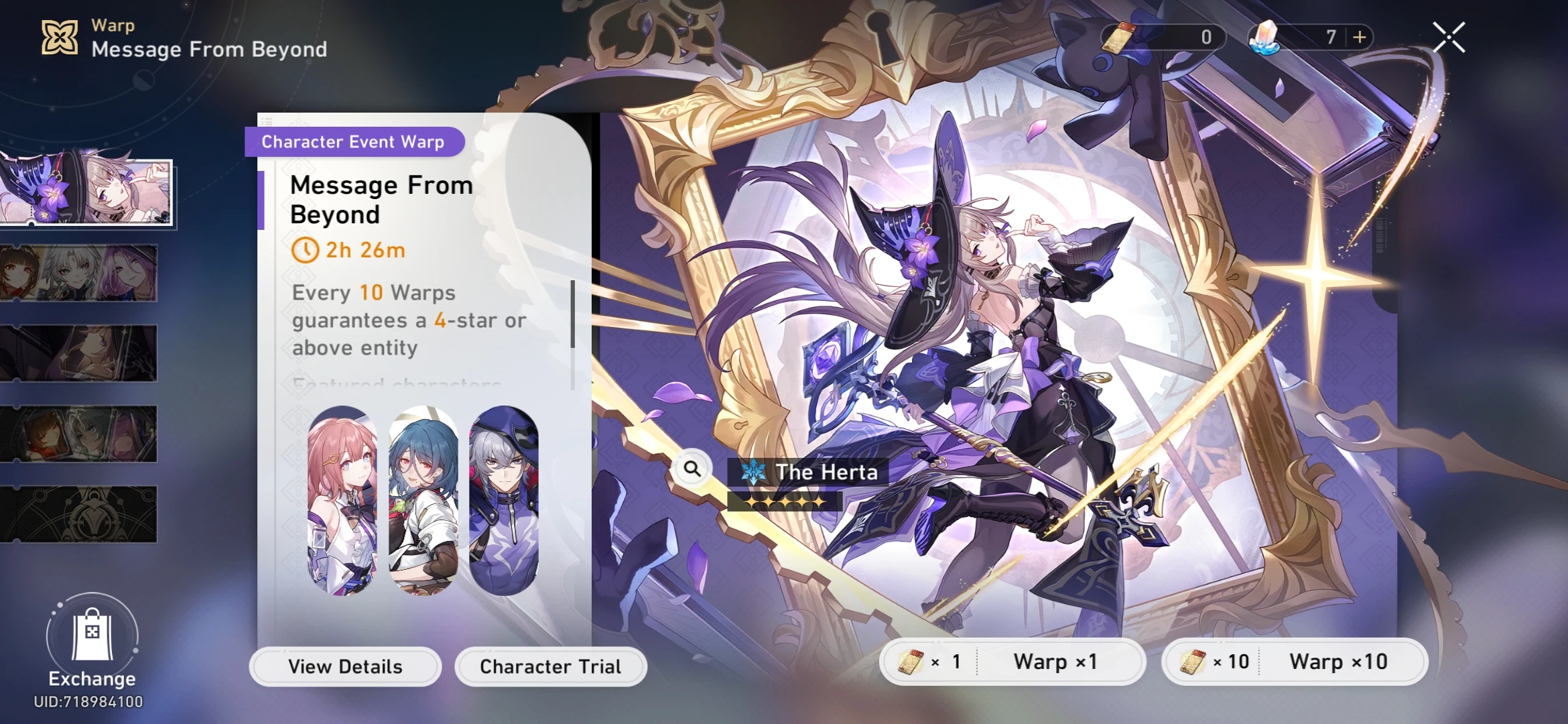The image size is (1568, 724).
Task: Click the Warp event icon beside the title
Action: [59, 37]
